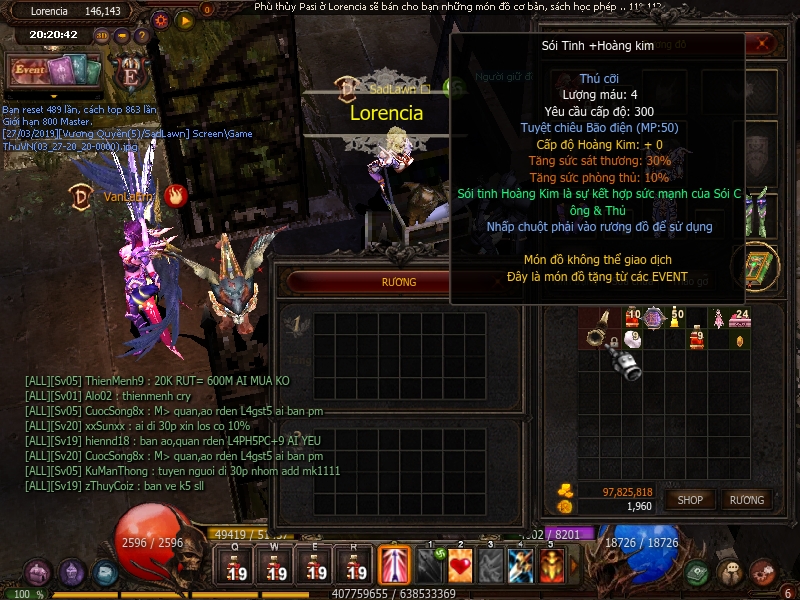This screenshot has width=800, height=600.
Task: Activate the golden armor skill
Action: click(553, 565)
